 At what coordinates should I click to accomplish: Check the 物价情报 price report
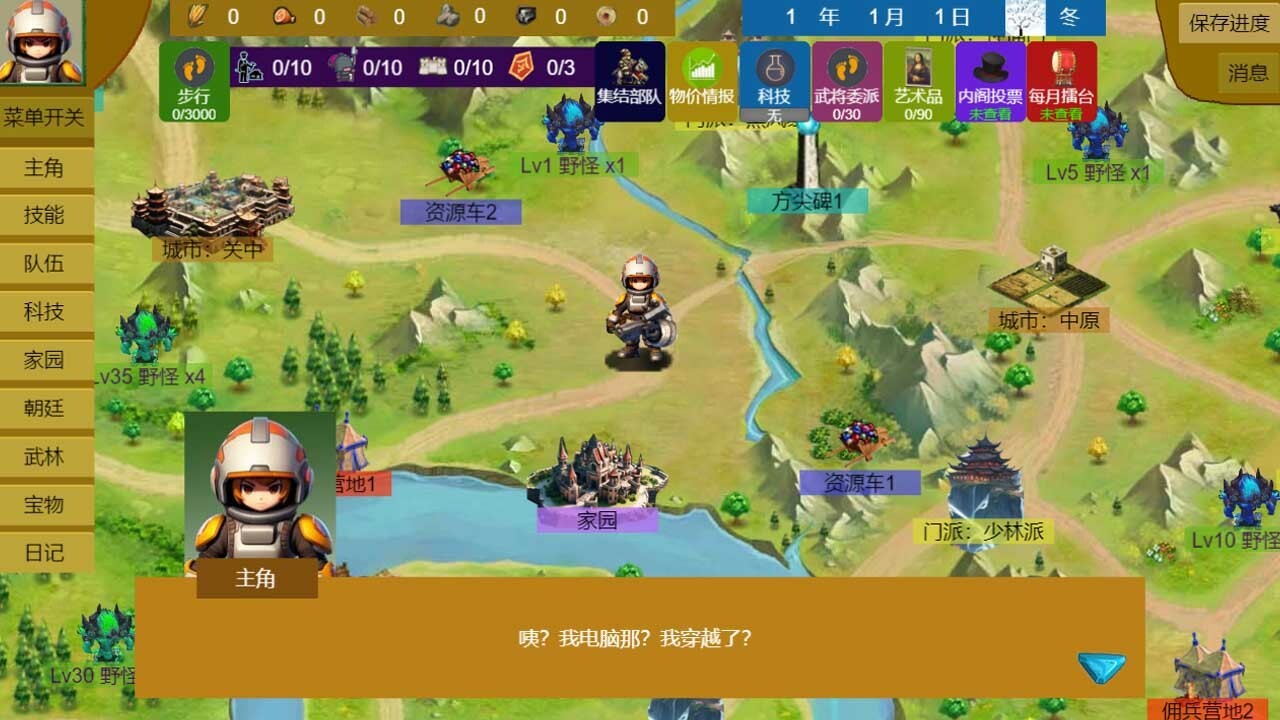click(x=702, y=80)
